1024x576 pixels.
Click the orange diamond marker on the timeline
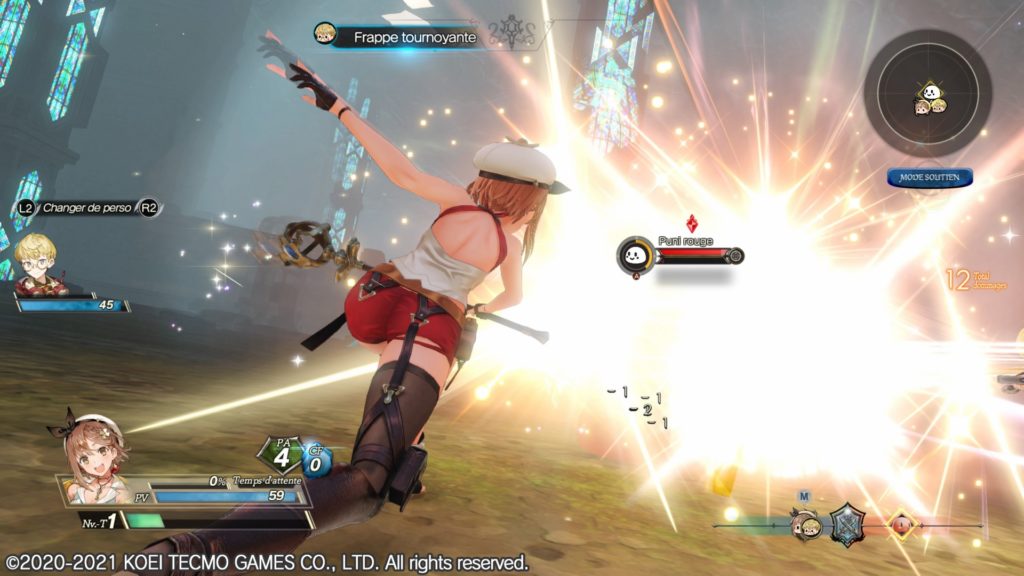[x=903, y=524]
